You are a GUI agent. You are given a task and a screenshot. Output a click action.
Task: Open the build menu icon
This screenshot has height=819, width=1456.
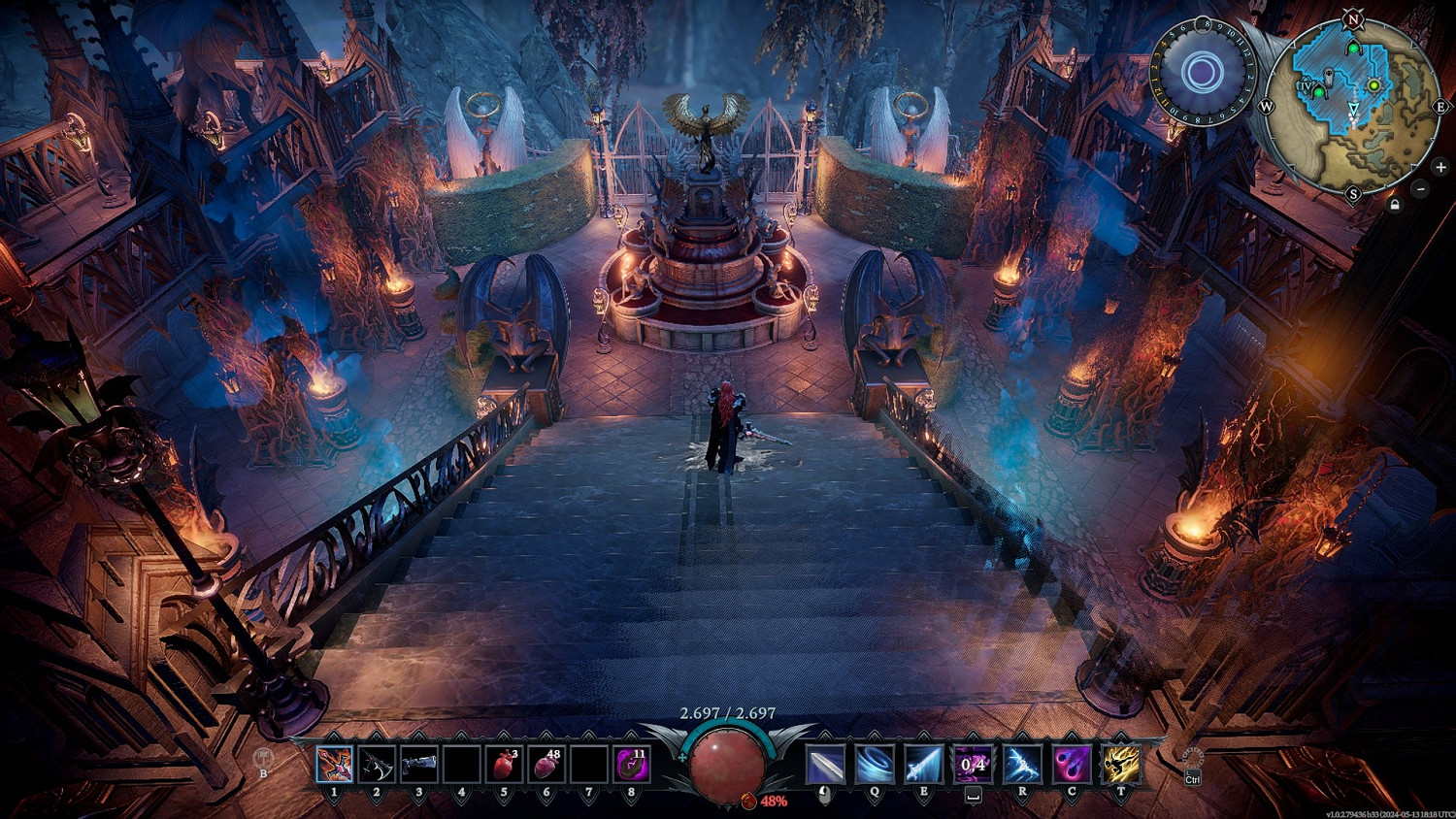coord(262,758)
